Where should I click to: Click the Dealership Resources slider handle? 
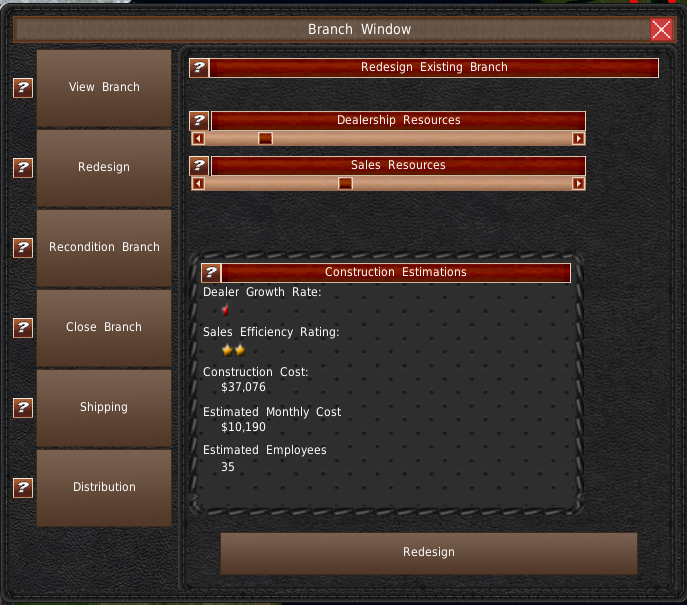[x=265, y=139]
